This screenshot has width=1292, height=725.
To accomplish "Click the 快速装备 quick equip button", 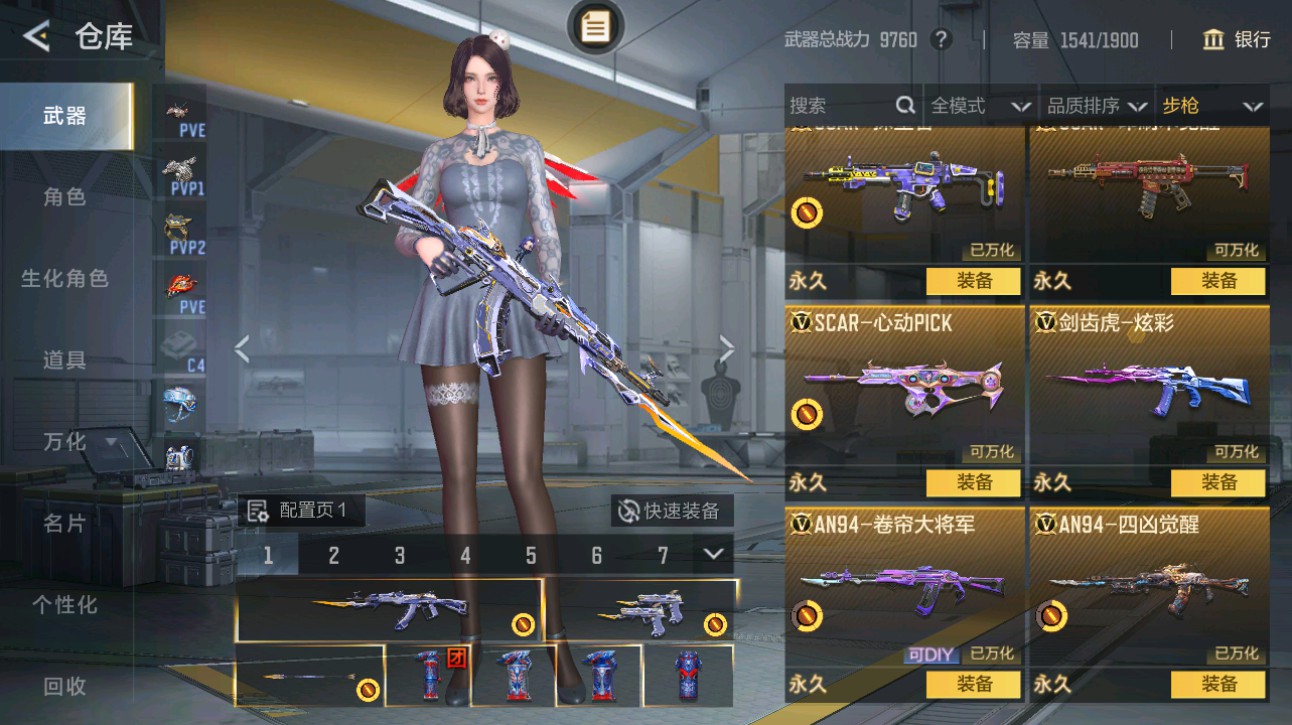I will point(671,511).
